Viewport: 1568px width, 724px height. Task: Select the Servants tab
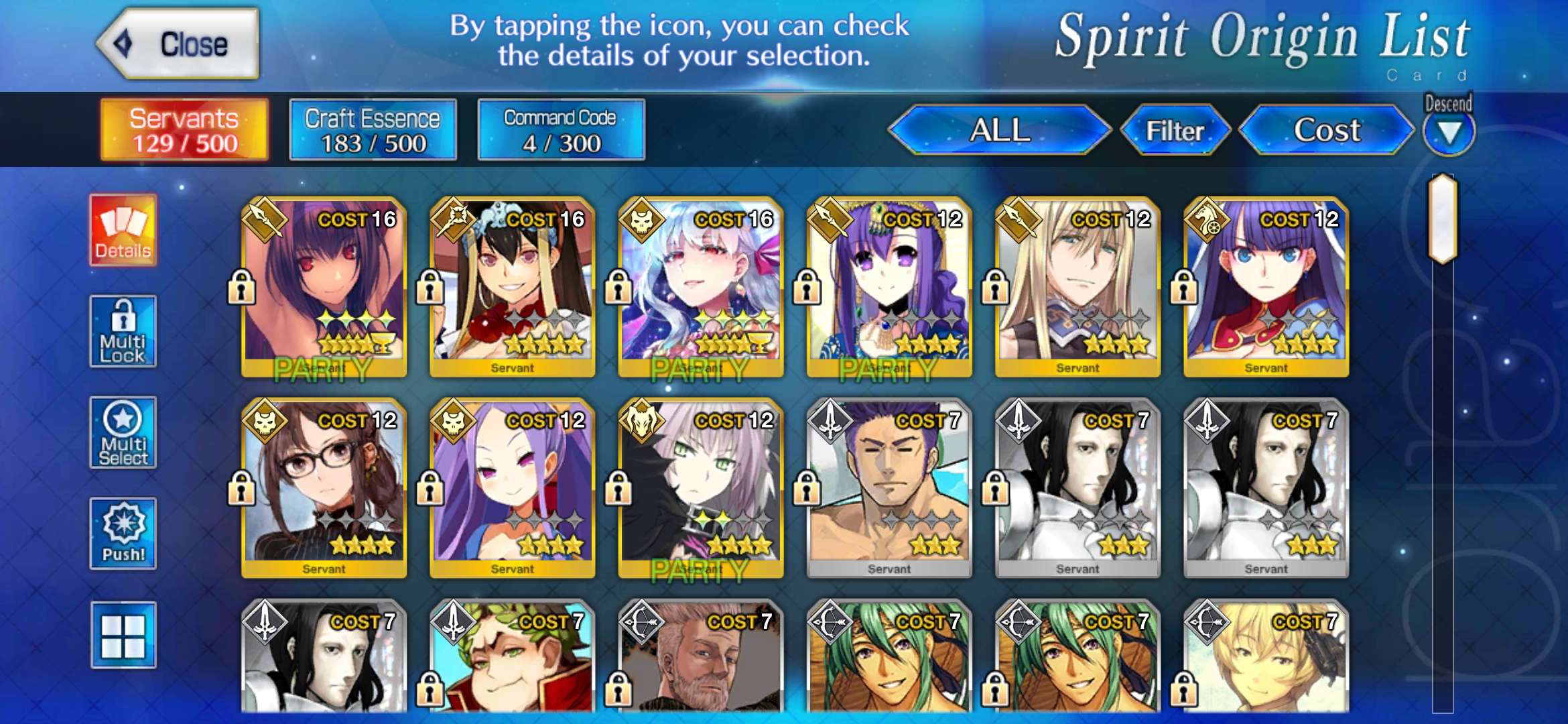(x=184, y=130)
